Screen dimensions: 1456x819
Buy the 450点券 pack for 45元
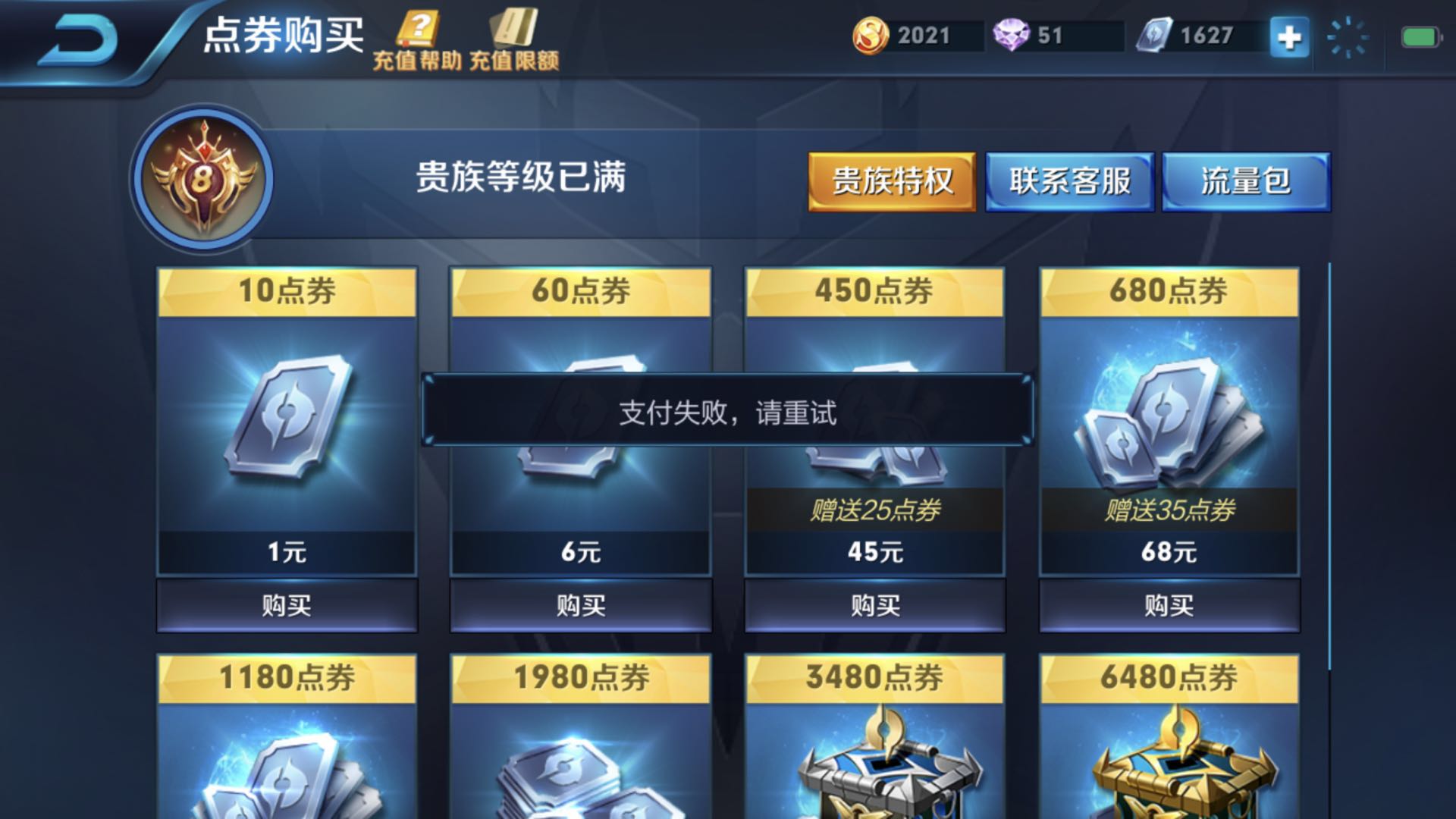click(x=874, y=607)
